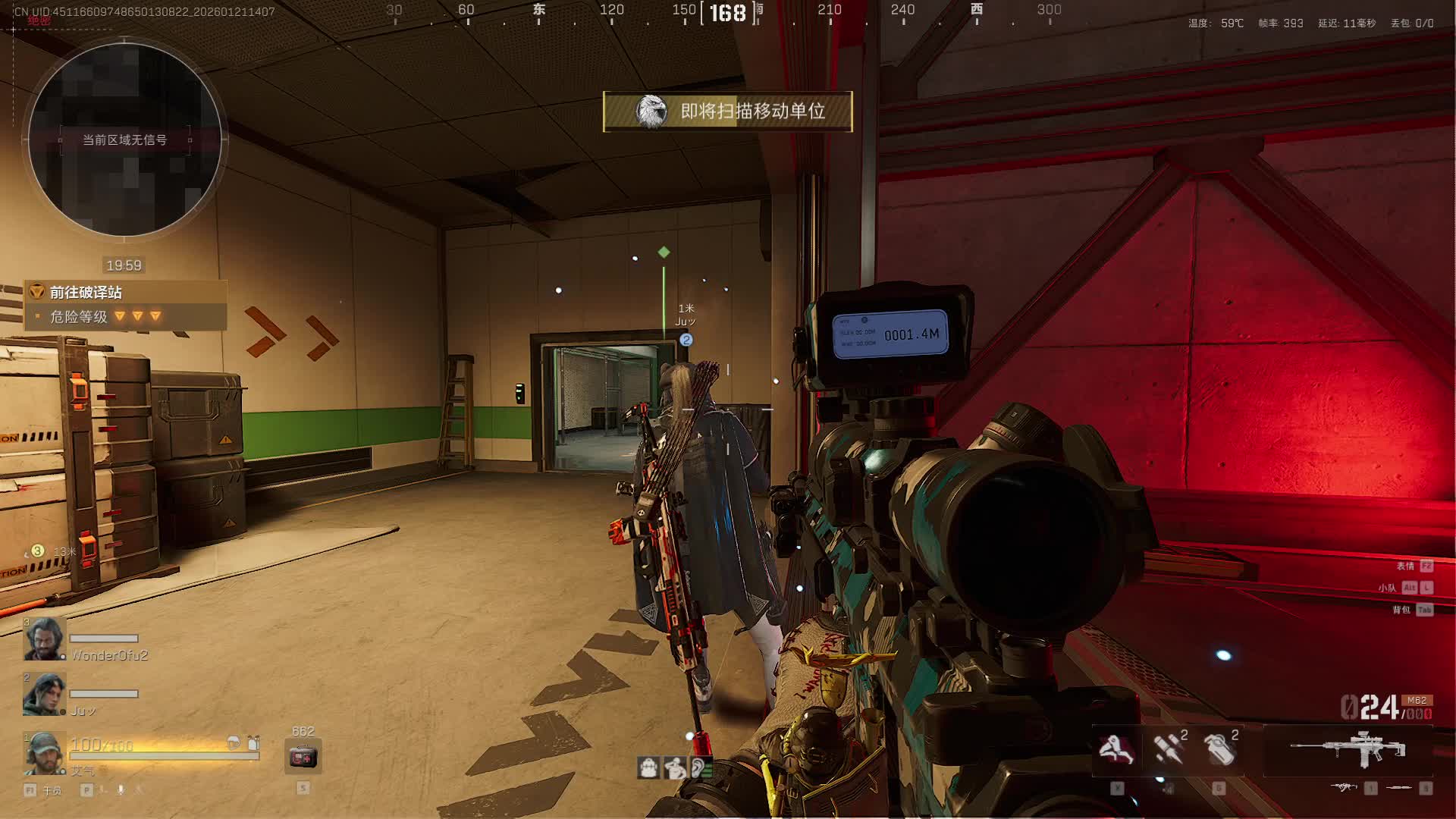Click the backpack status icon
Image resolution: width=1456 pixels, height=819 pixels.
point(648,768)
